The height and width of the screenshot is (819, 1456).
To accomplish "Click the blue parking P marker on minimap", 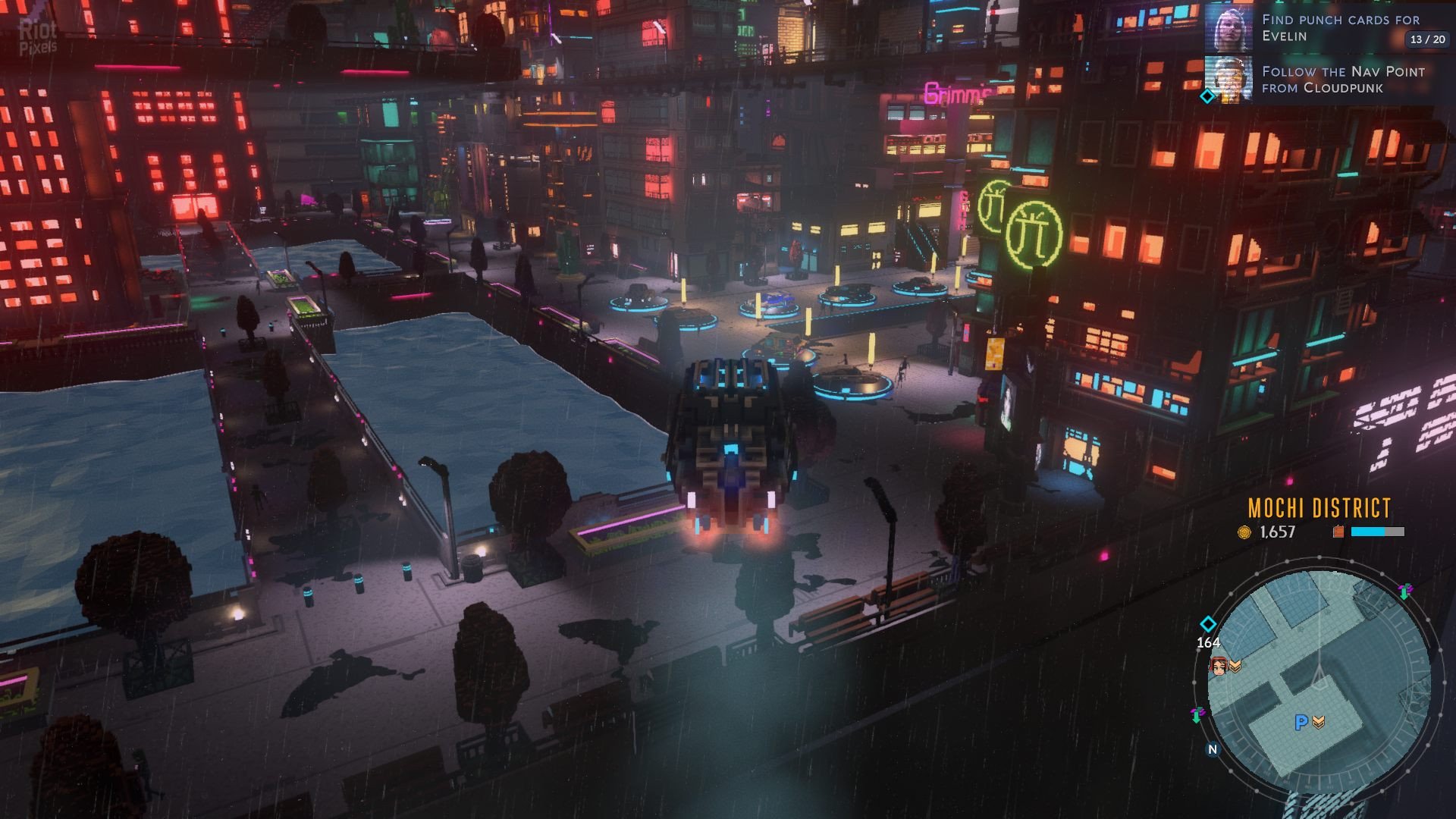I will (x=1301, y=723).
